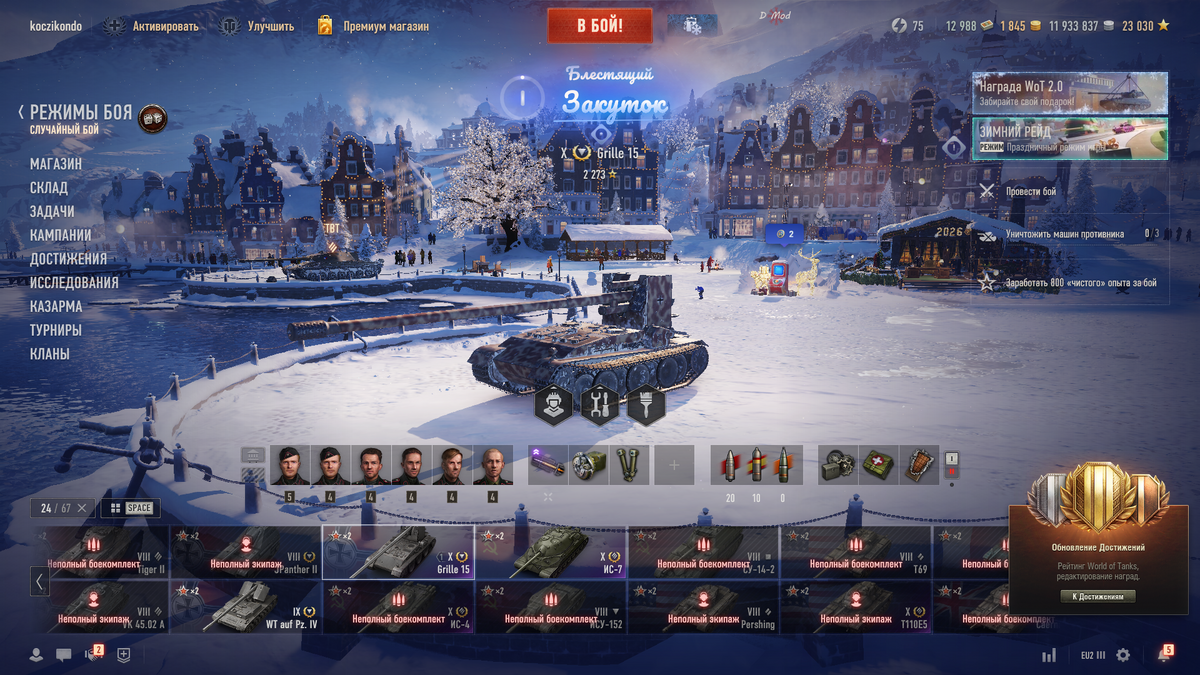Image resolution: width=1200 pixels, height=675 pixels.
Task: Show the КАМПАНИИ section
Action: 61,235
